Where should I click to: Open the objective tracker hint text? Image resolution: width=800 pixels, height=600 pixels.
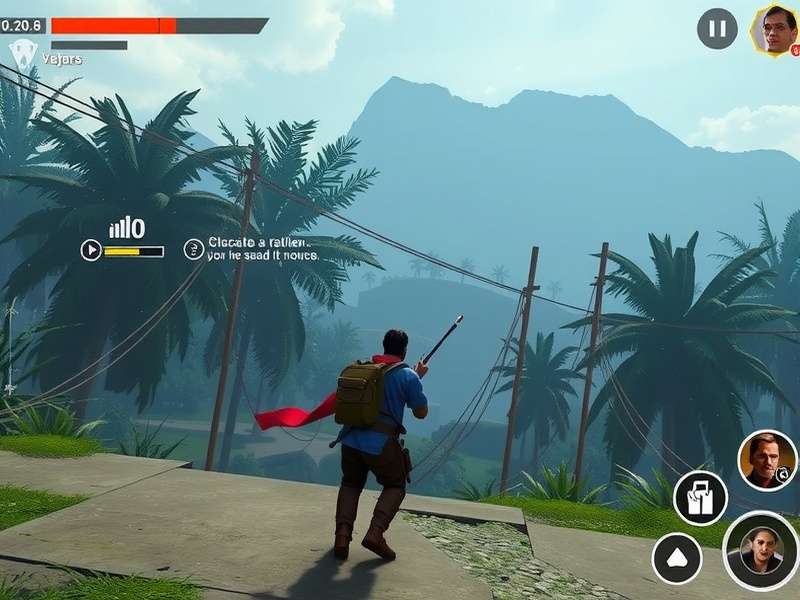(x=262, y=249)
